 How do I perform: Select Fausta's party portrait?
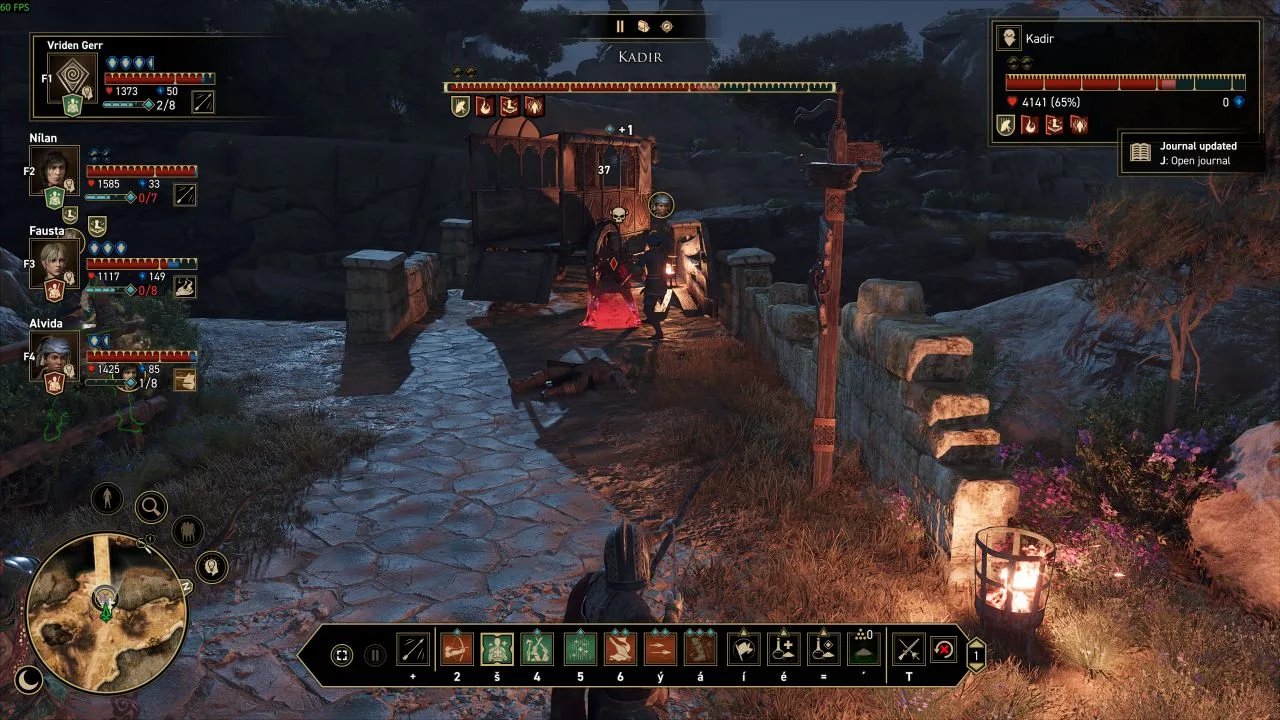(x=53, y=264)
